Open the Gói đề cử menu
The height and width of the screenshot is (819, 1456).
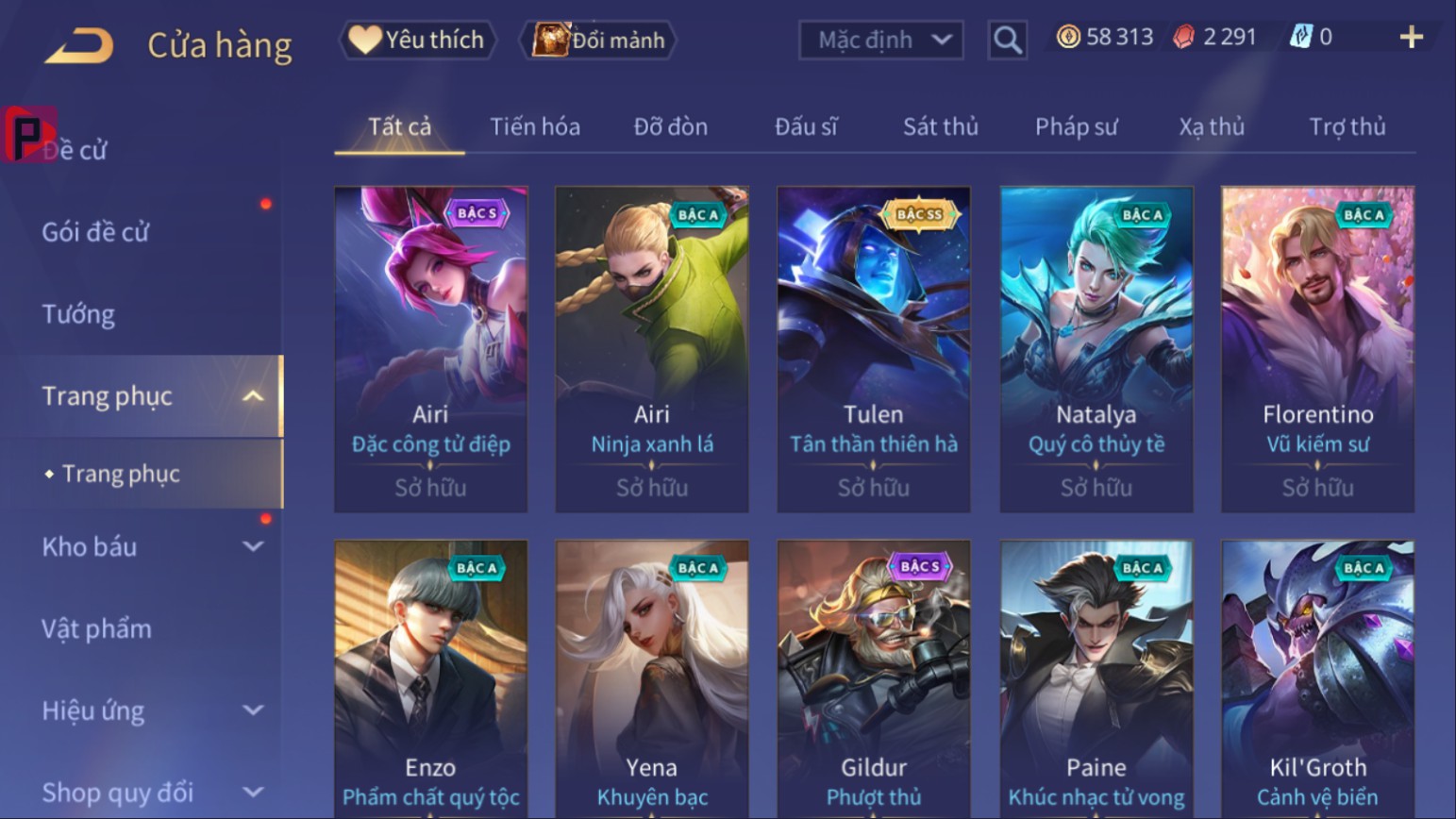[95, 232]
